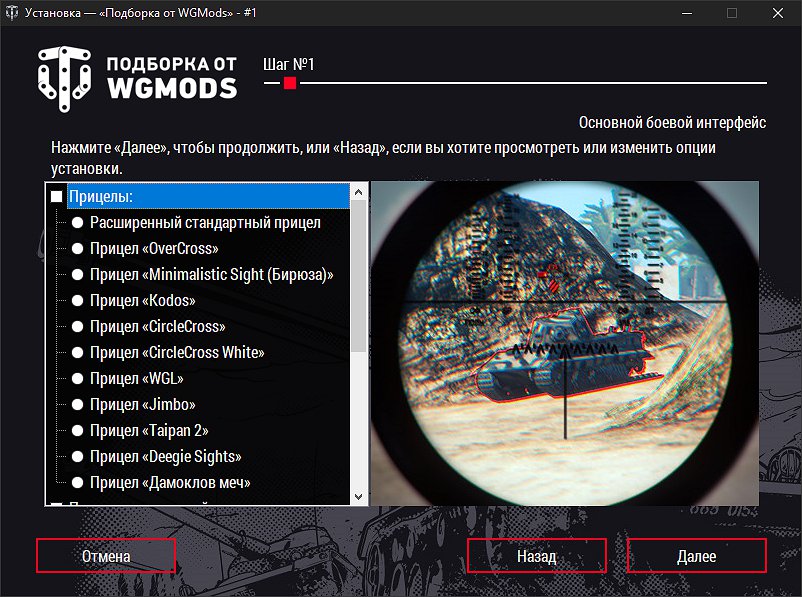
Task: Go back with the «Назад» button
Action: 536,556
